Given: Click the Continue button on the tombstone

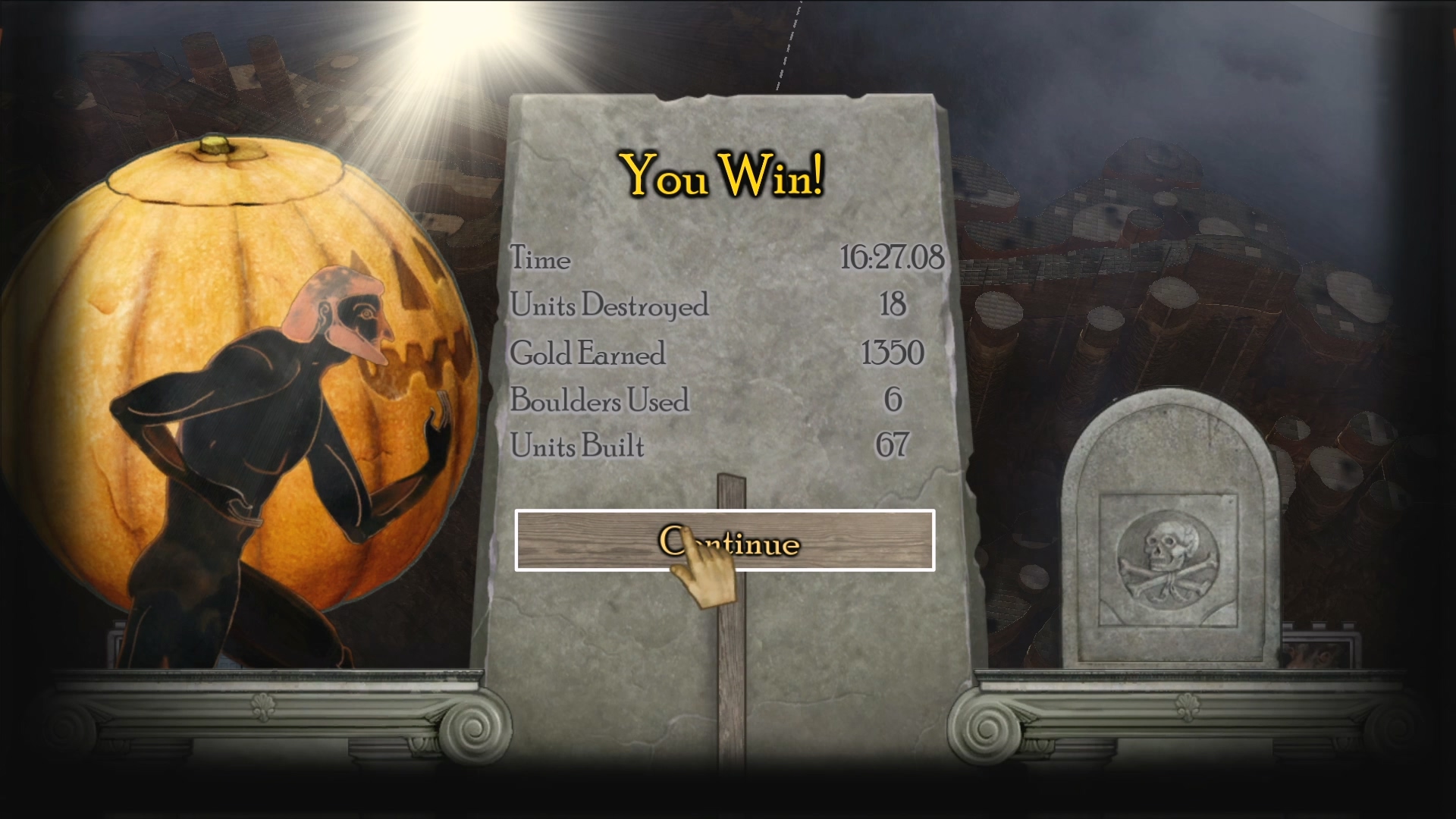Looking at the screenshot, I should 724,541.
